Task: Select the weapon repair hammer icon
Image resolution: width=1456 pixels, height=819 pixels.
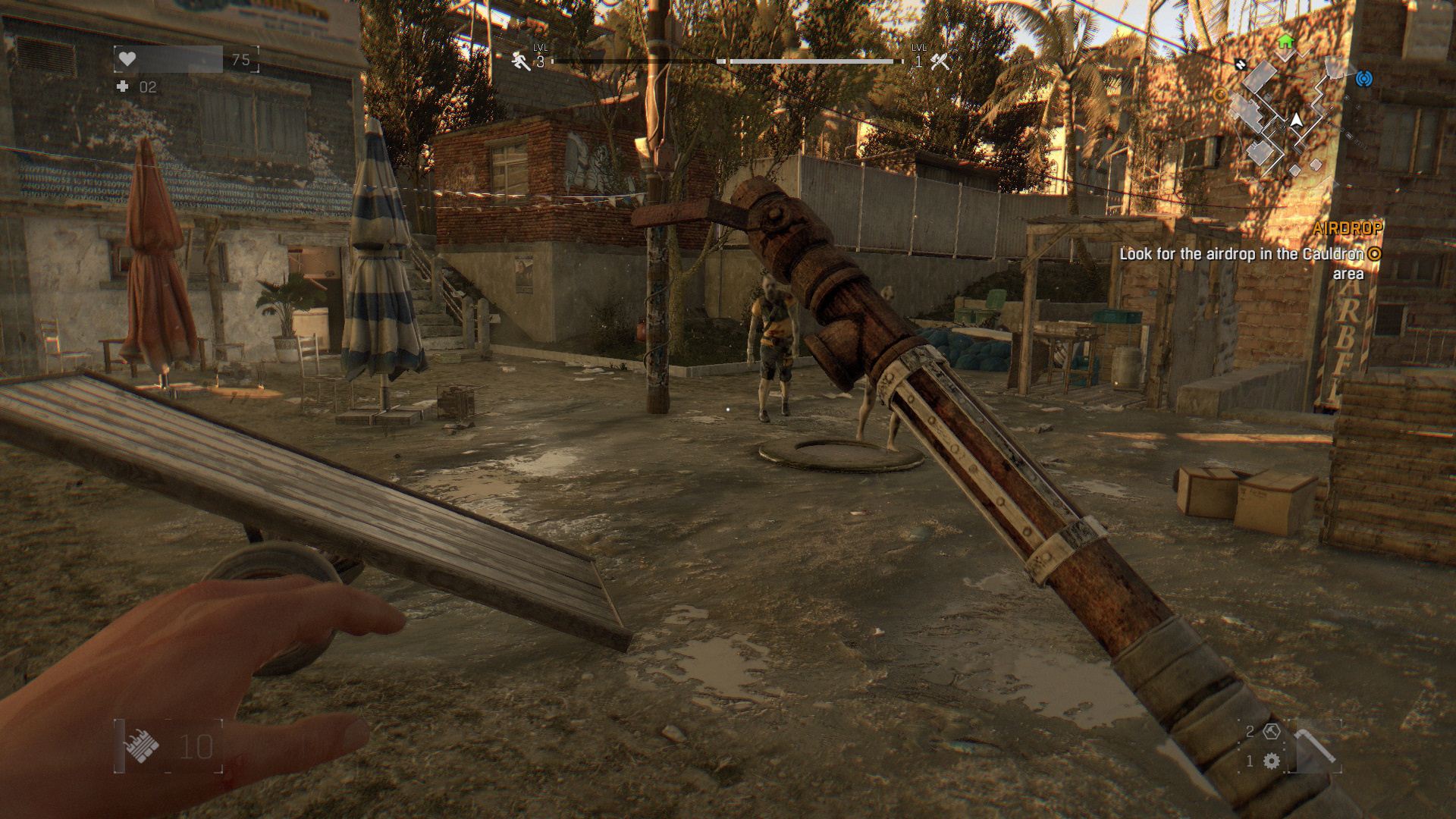Action: [1272, 732]
